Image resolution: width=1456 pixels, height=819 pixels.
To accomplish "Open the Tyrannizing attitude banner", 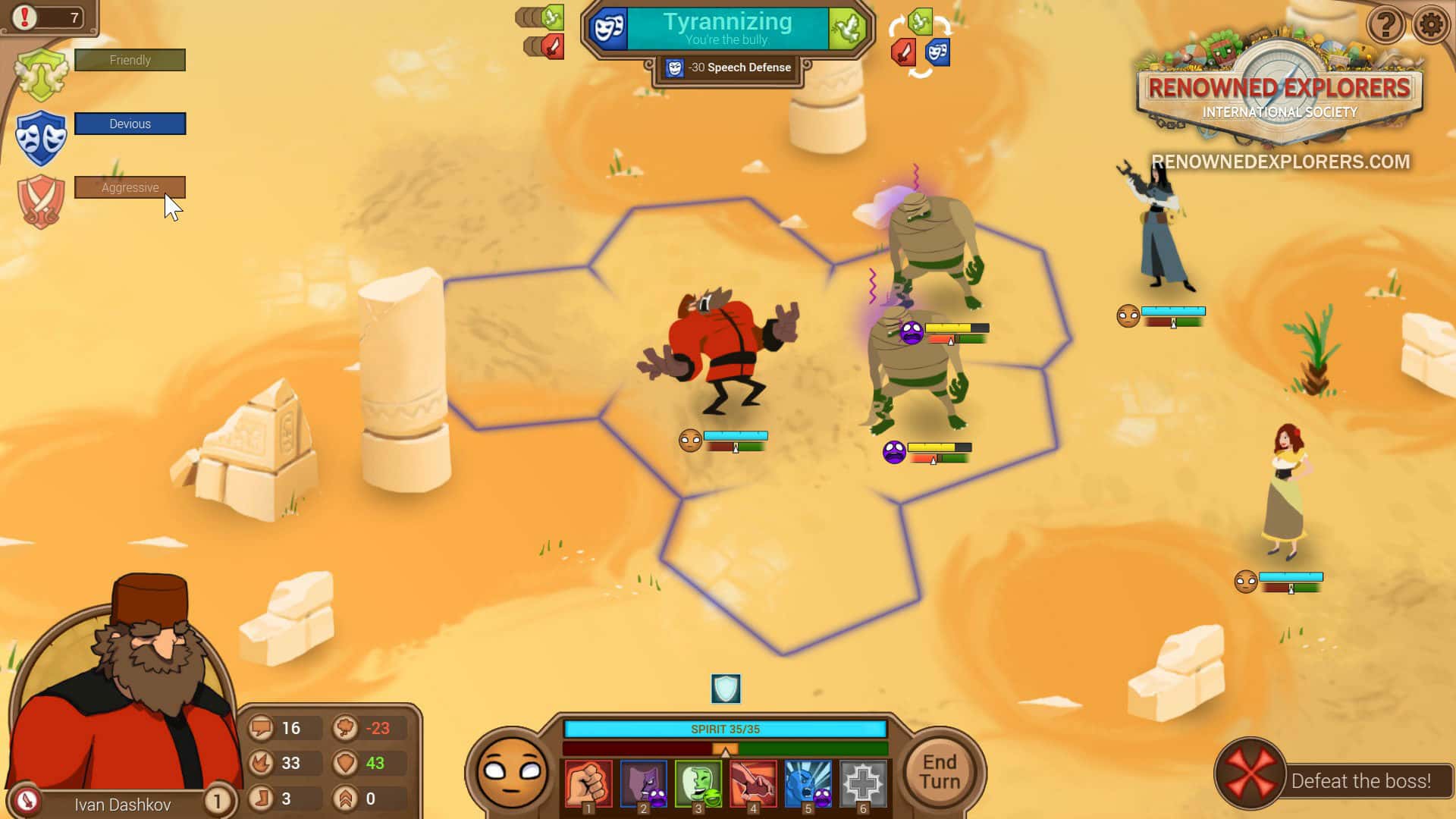I will point(726,27).
